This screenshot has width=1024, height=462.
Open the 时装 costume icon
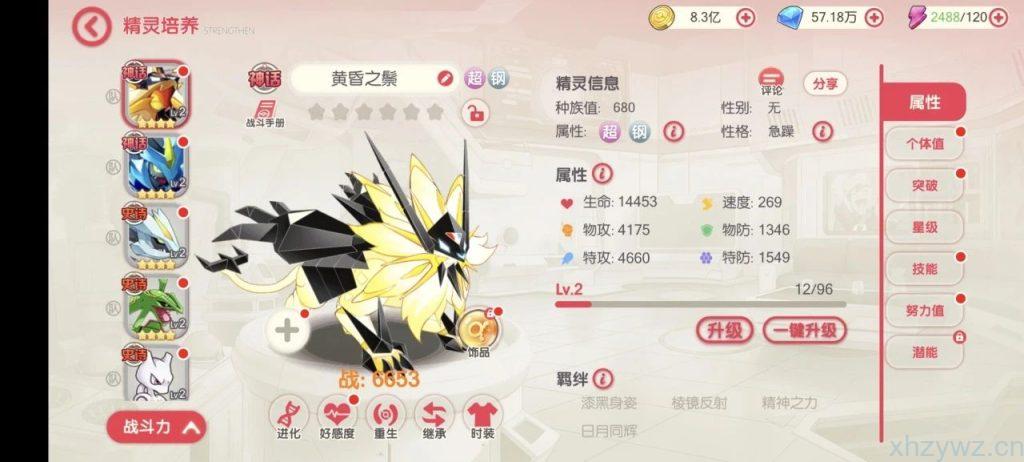point(483,413)
